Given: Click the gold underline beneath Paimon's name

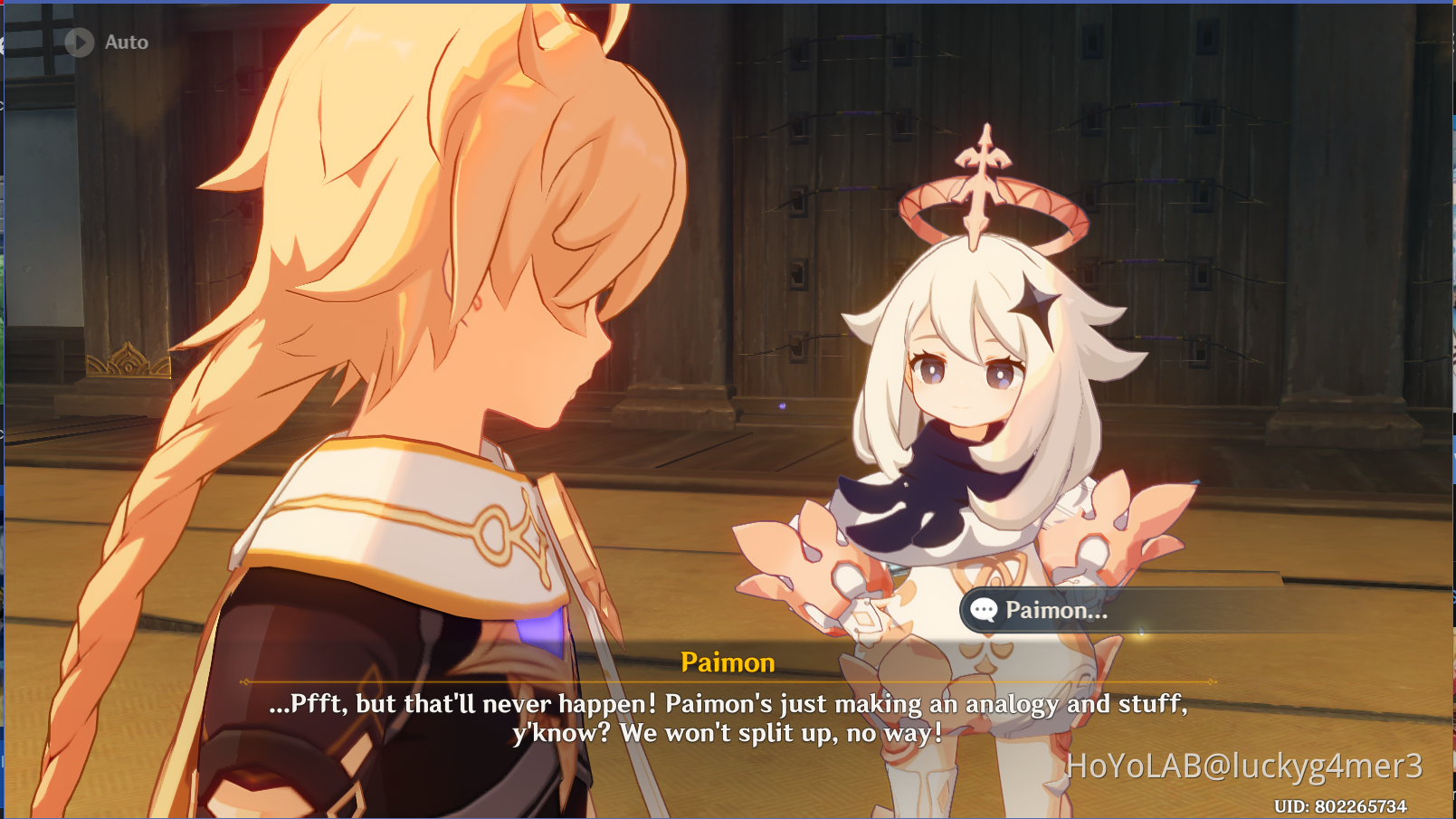Looking at the screenshot, I should pyautogui.click(x=729, y=681).
